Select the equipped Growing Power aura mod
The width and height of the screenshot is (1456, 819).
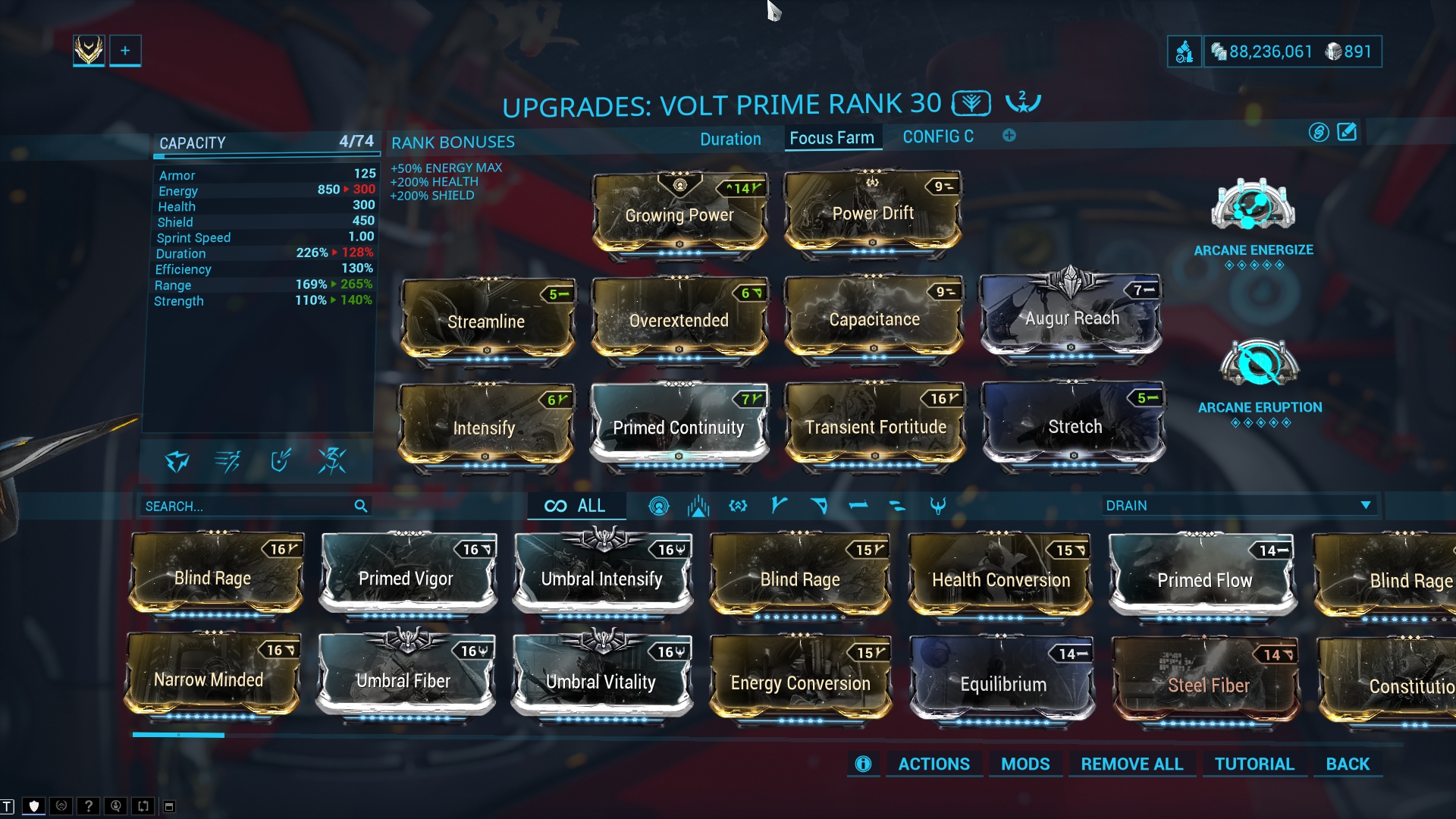pos(679,215)
